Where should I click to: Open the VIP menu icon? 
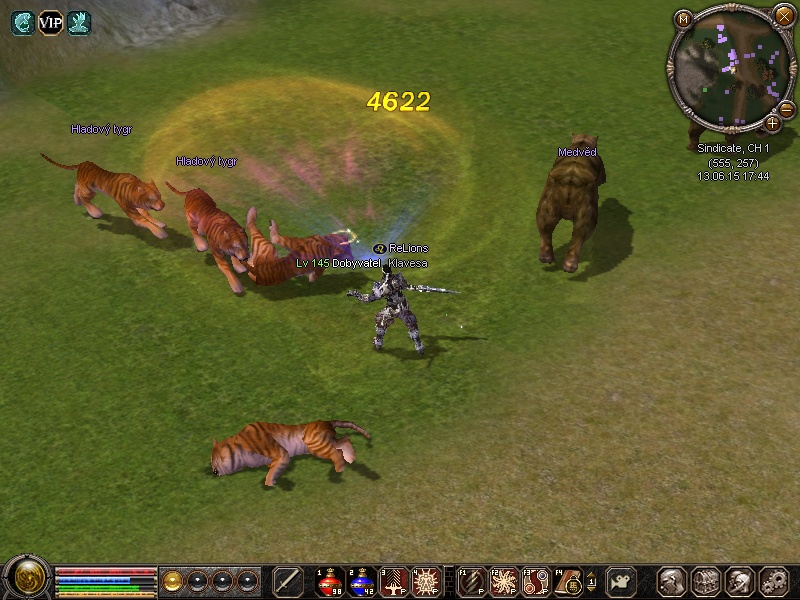50,23
